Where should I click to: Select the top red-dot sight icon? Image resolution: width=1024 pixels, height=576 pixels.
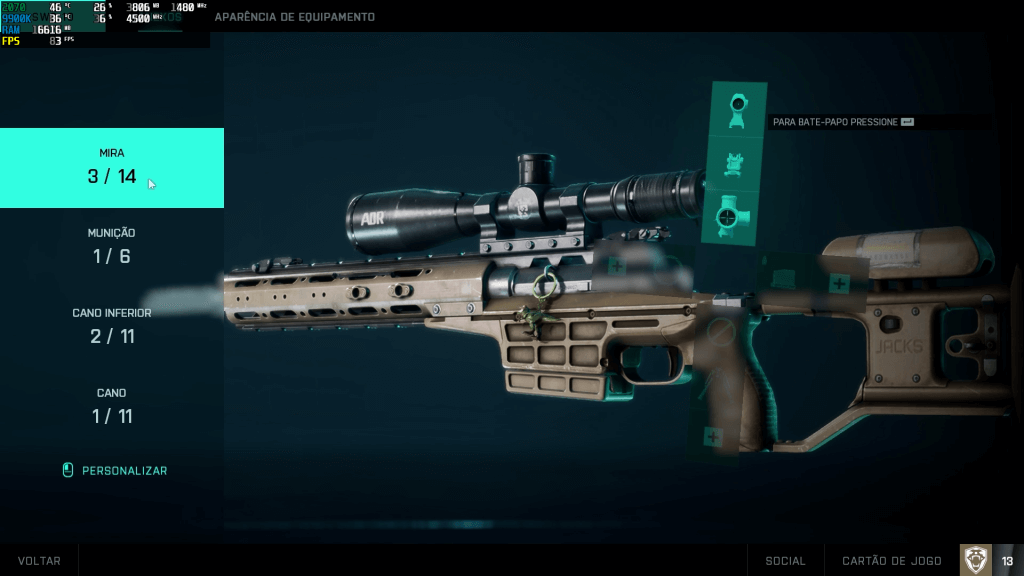739,108
